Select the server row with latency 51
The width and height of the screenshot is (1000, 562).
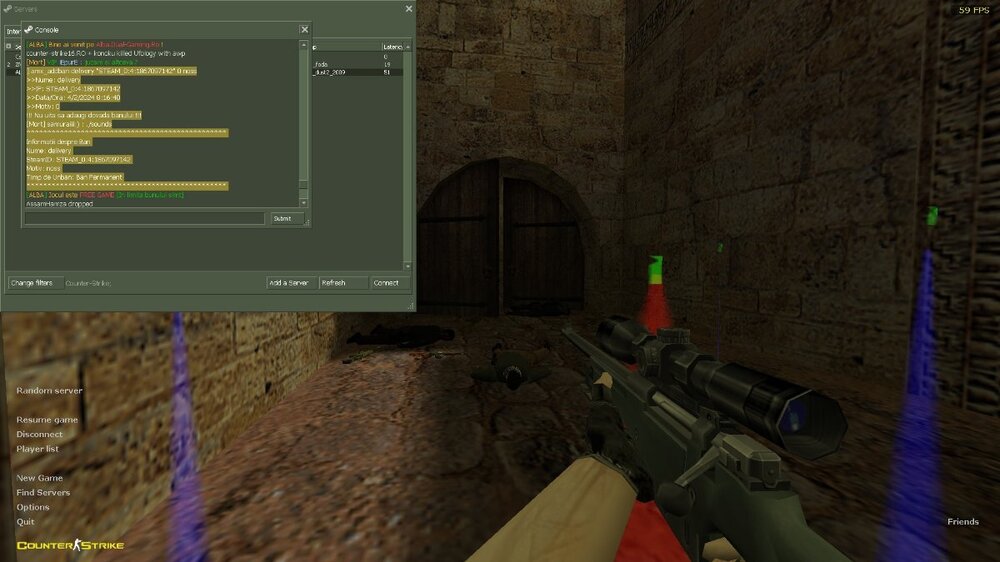pos(360,72)
